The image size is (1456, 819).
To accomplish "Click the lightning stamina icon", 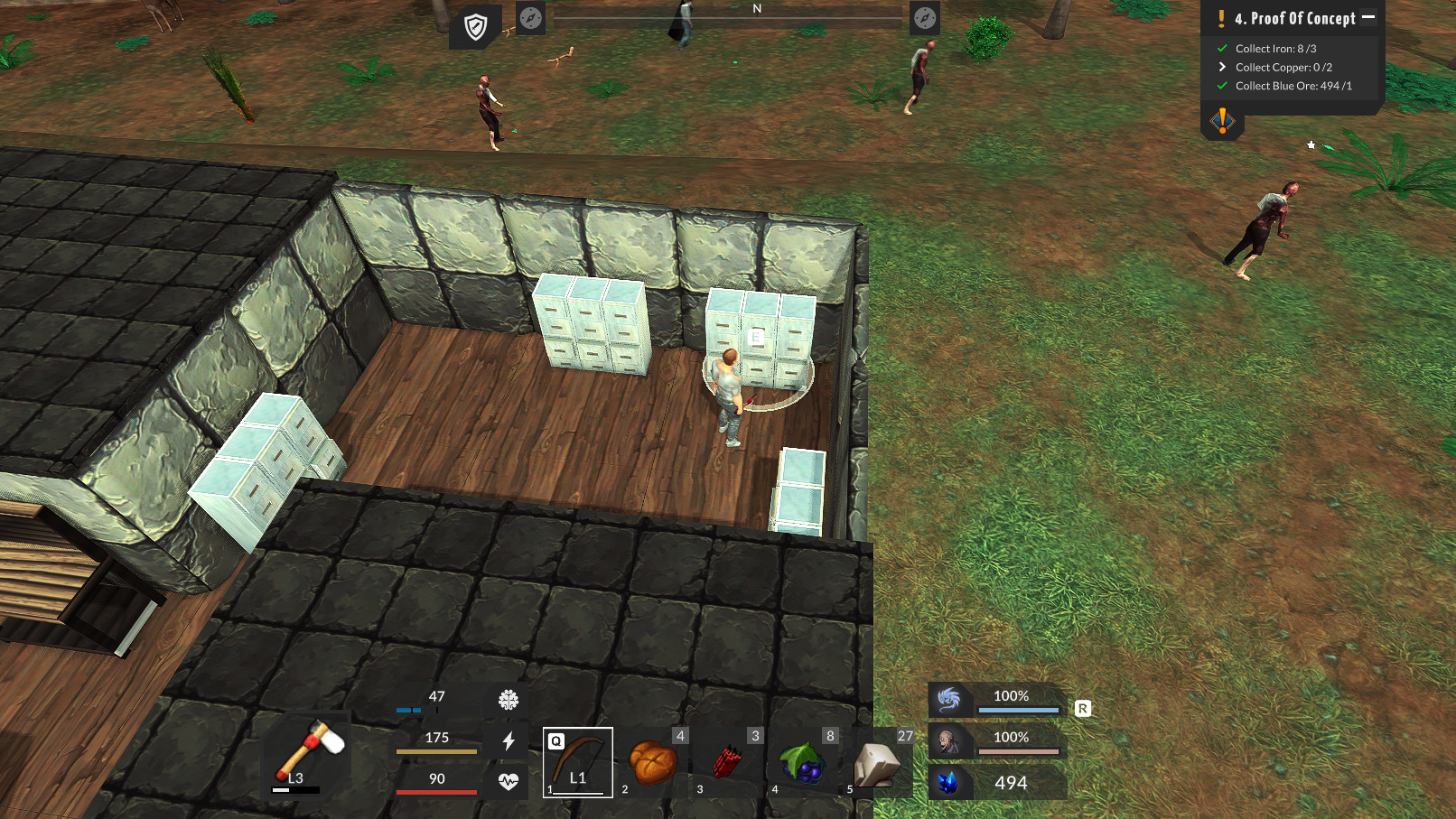I will click(x=509, y=740).
